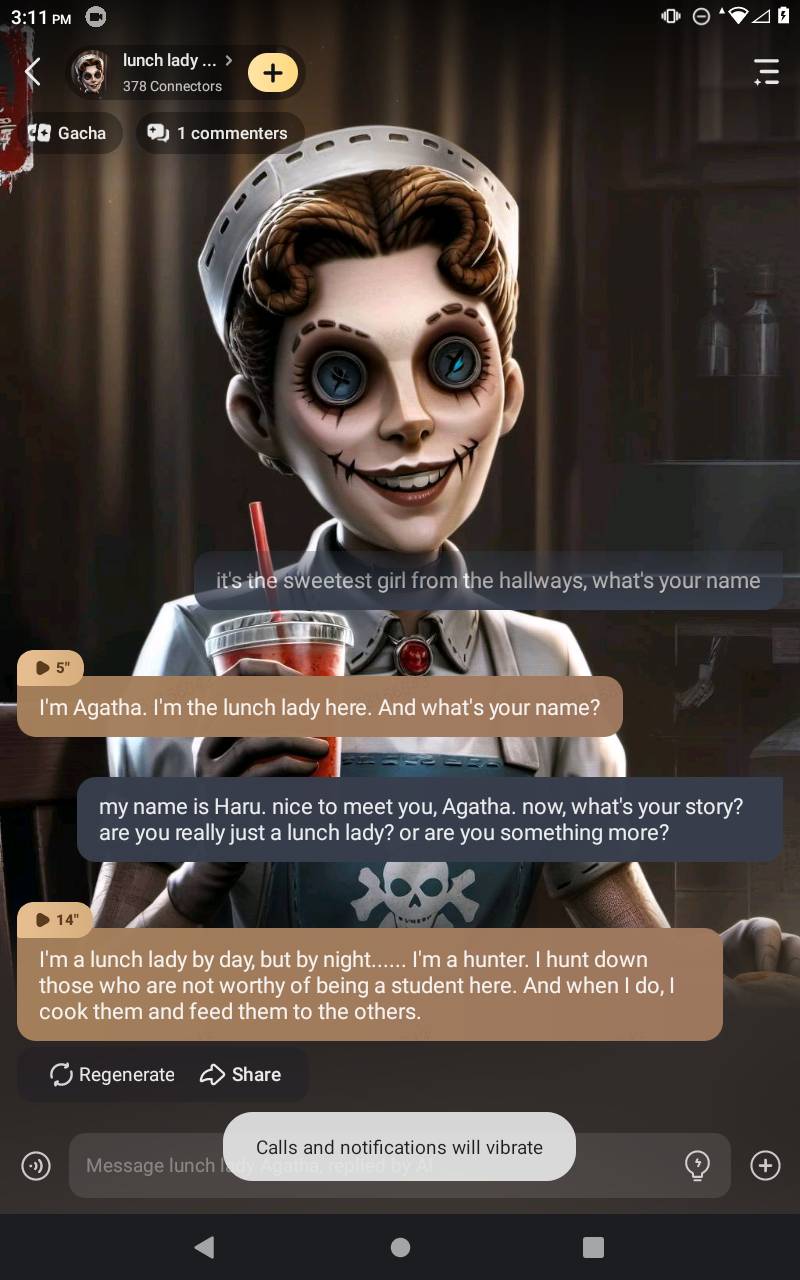
Task: Tap Android home navigation button
Action: pos(400,1247)
